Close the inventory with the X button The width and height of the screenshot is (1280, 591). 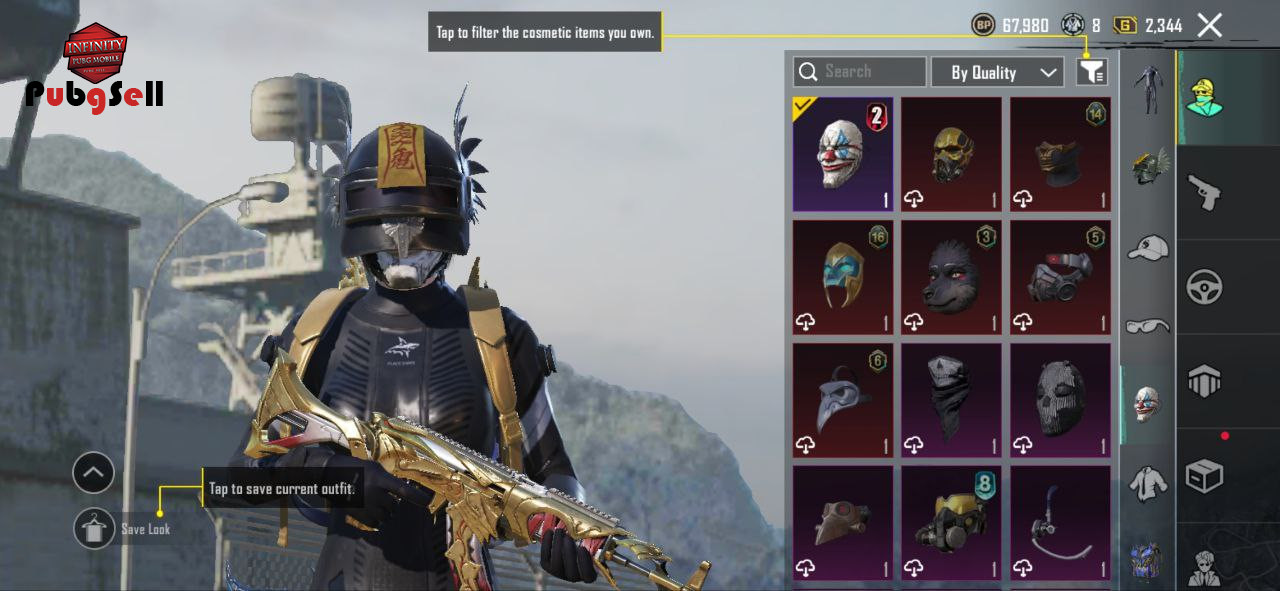(1210, 26)
